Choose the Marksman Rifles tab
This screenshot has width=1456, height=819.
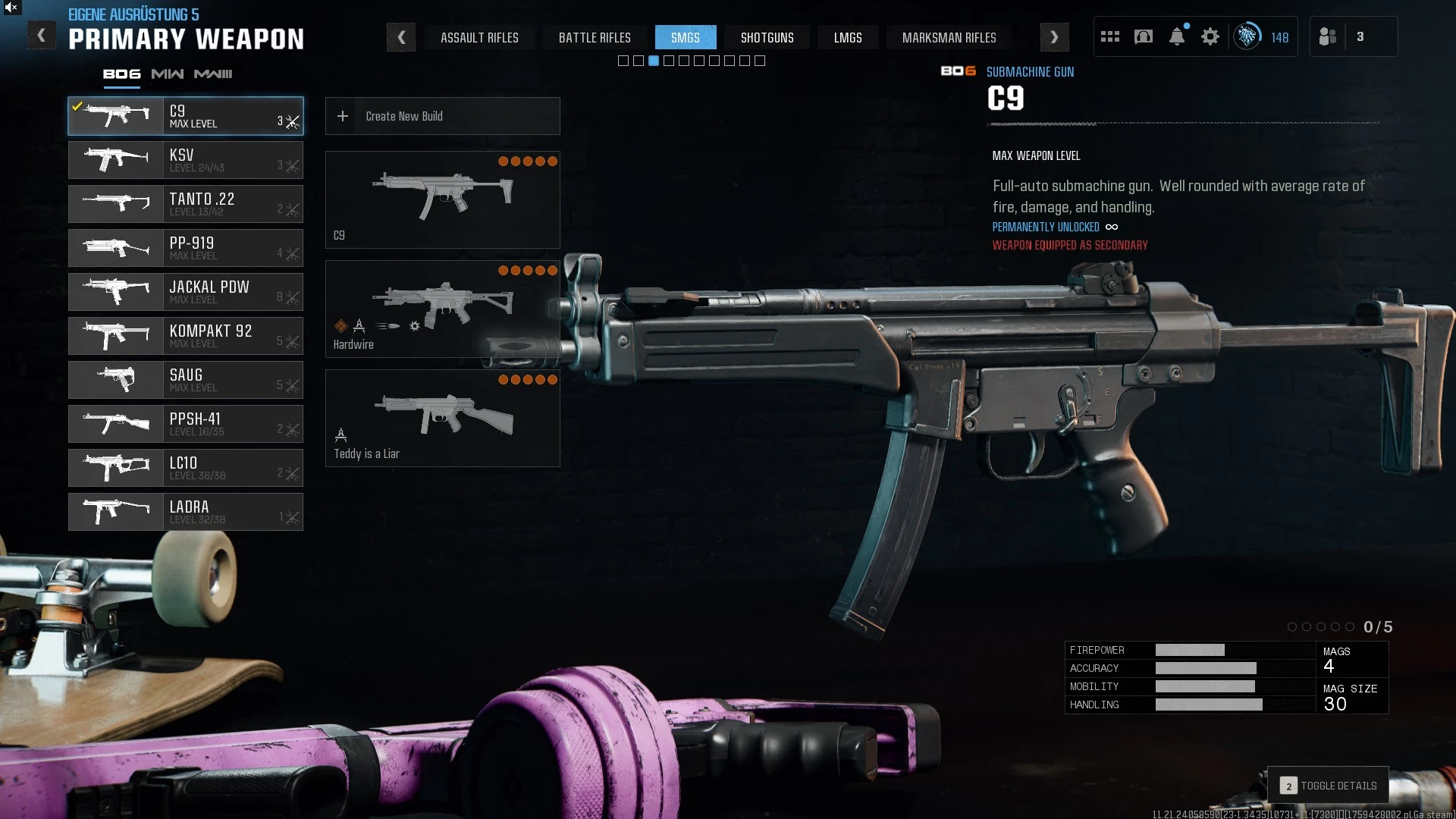(949, 37)
